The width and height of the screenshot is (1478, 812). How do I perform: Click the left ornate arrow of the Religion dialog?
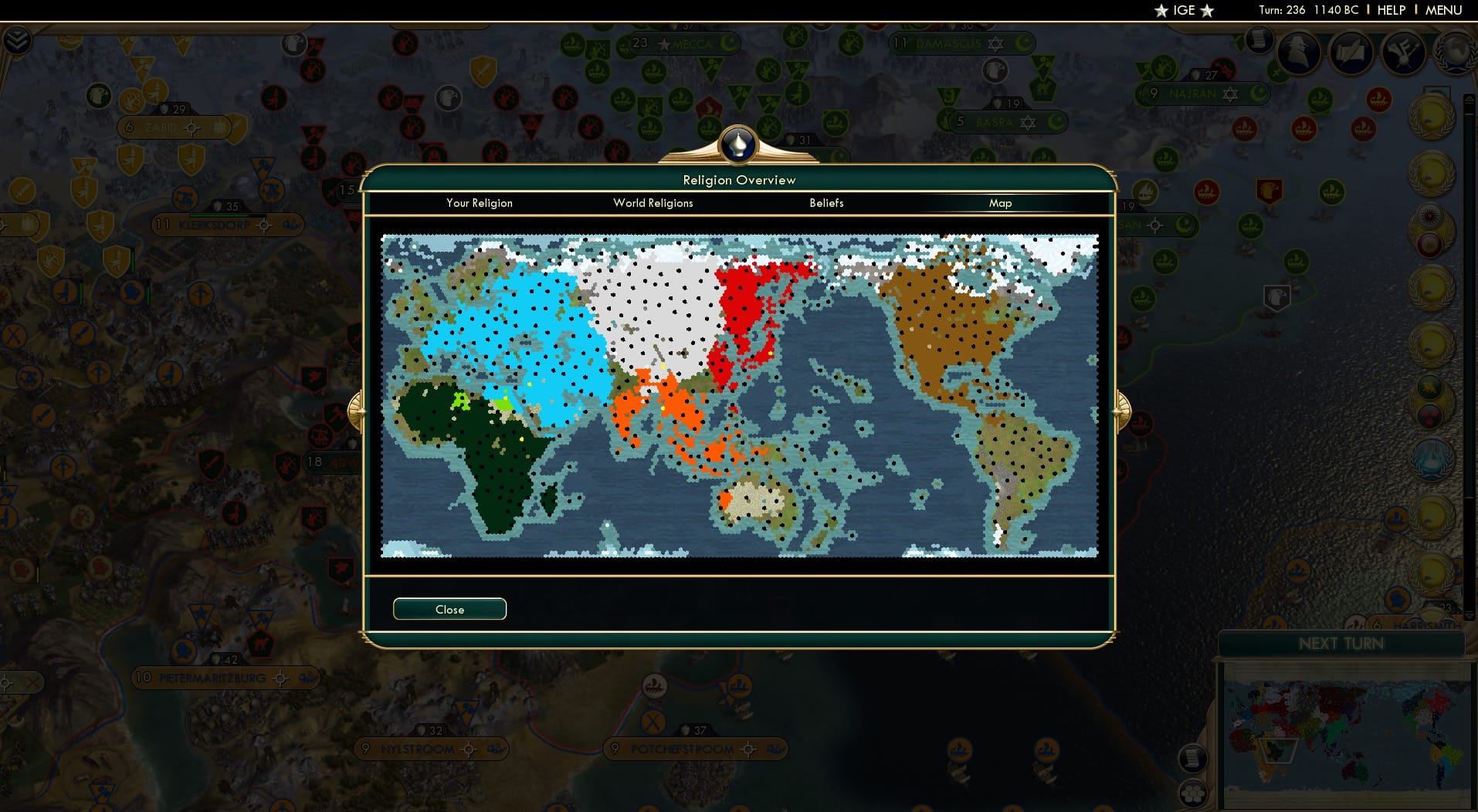(x=358, y=412)
